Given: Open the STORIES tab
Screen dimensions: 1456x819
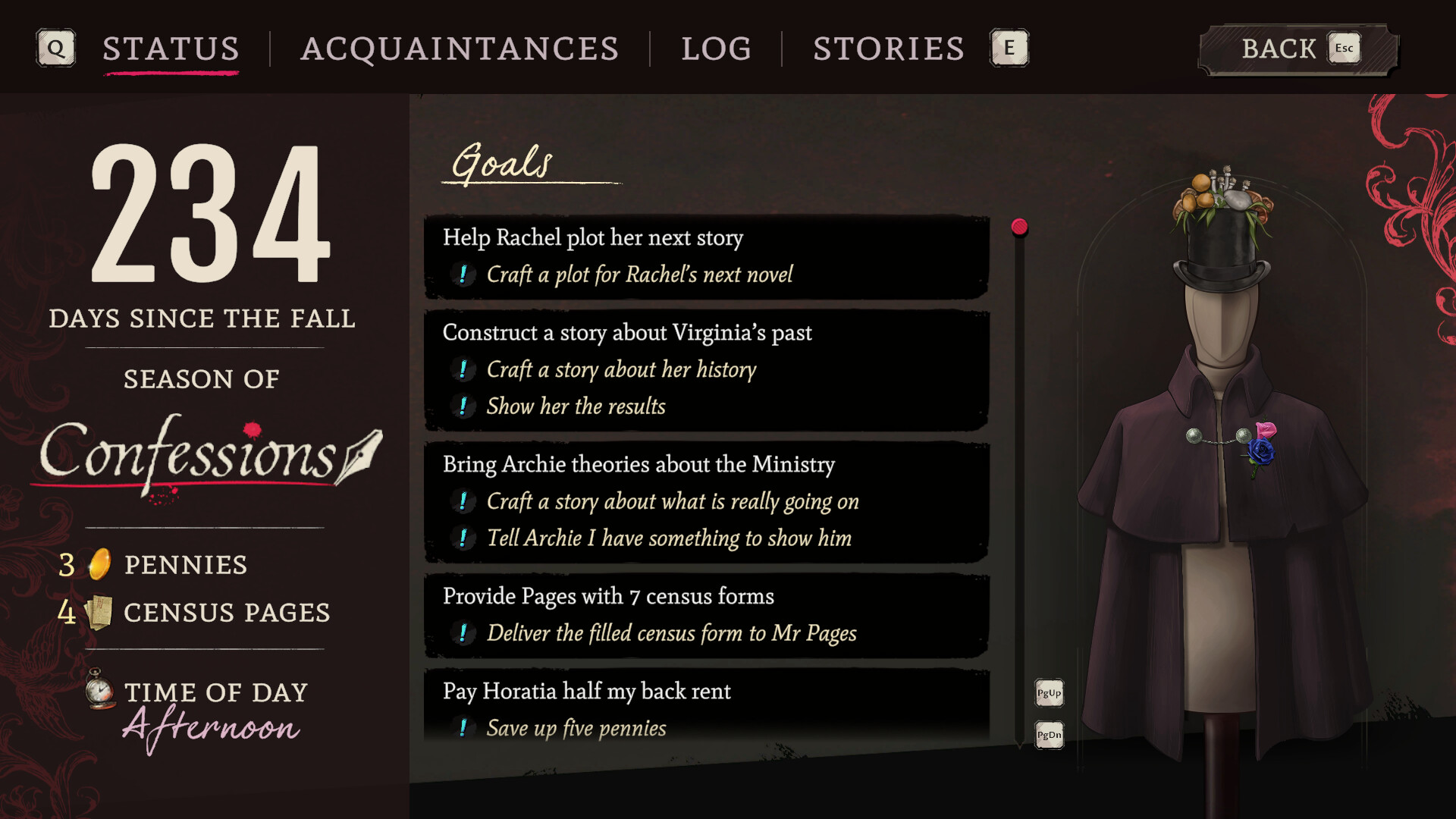Looking at the screenshot, I should point(888,49).
